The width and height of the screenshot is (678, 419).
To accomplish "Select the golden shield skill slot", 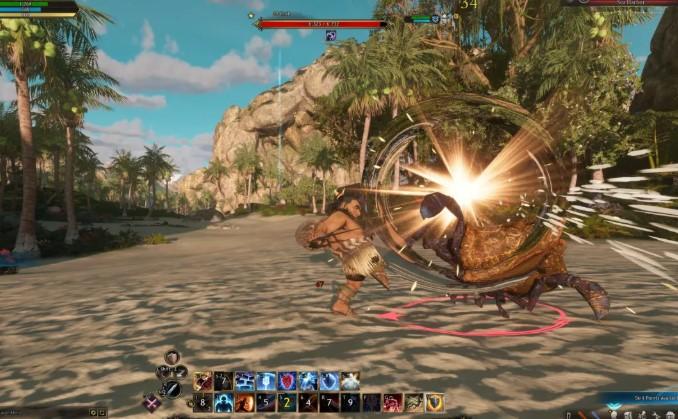I will tap(435, 403).
